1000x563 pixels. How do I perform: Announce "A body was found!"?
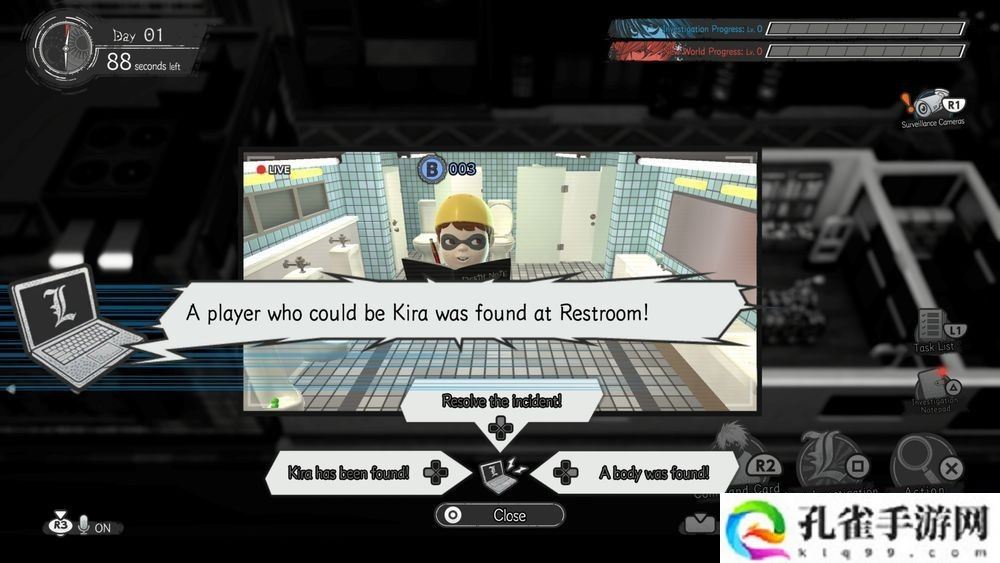pos(653,472)
